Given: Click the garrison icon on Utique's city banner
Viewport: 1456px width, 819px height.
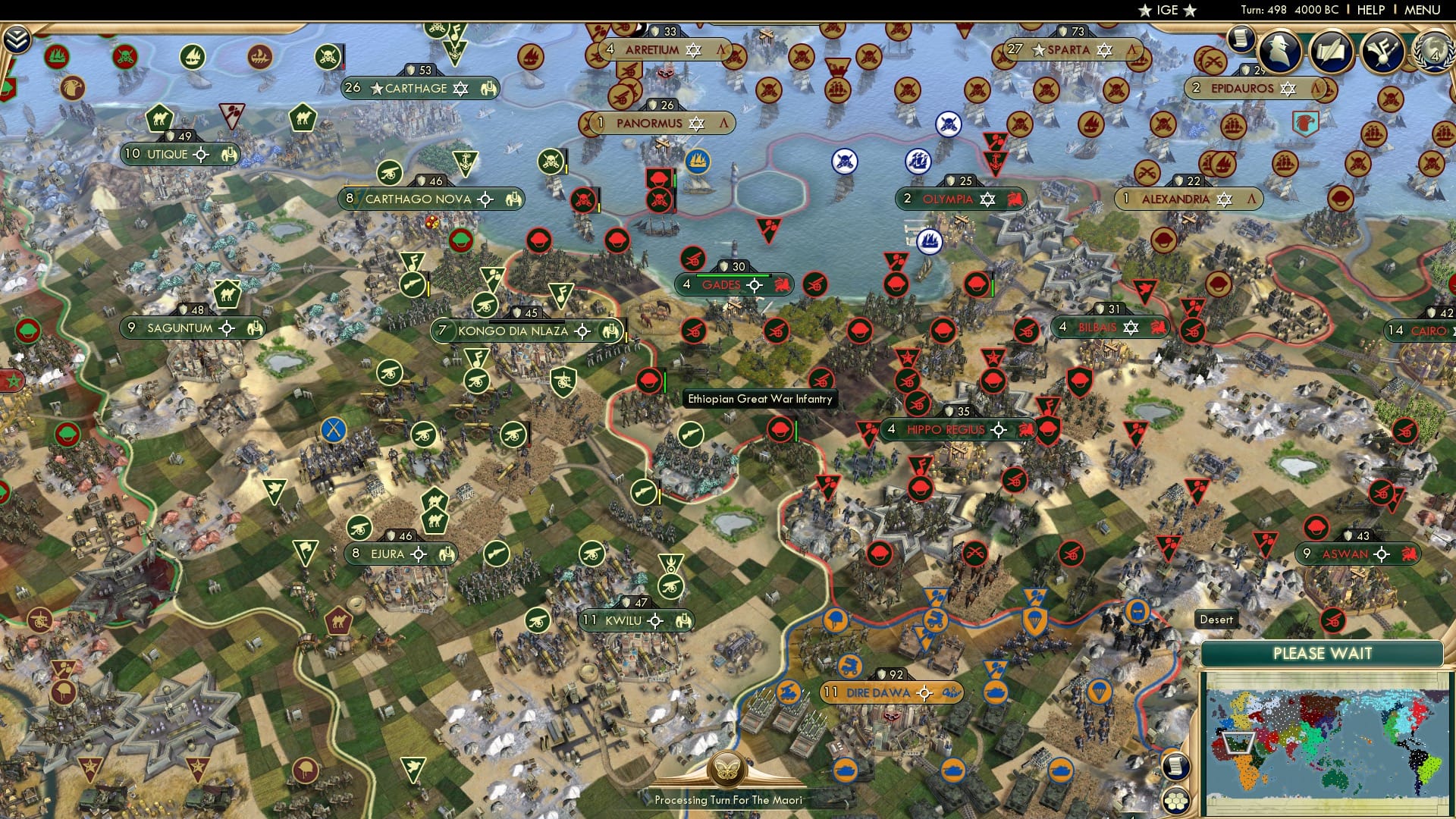Looking at the screenshot, I should point(227,155).
